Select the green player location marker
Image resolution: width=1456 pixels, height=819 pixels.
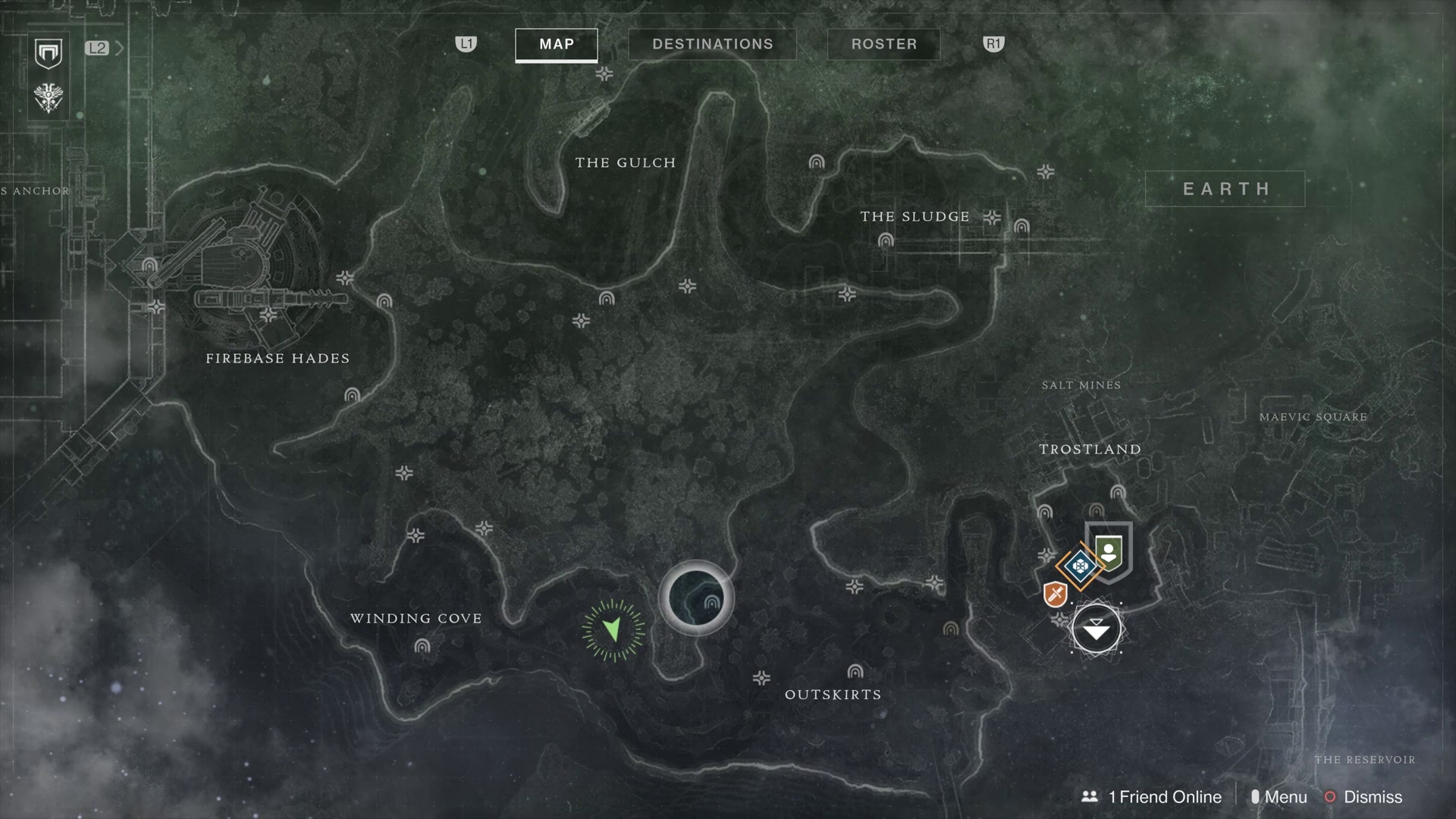click(x=613, y=629)
